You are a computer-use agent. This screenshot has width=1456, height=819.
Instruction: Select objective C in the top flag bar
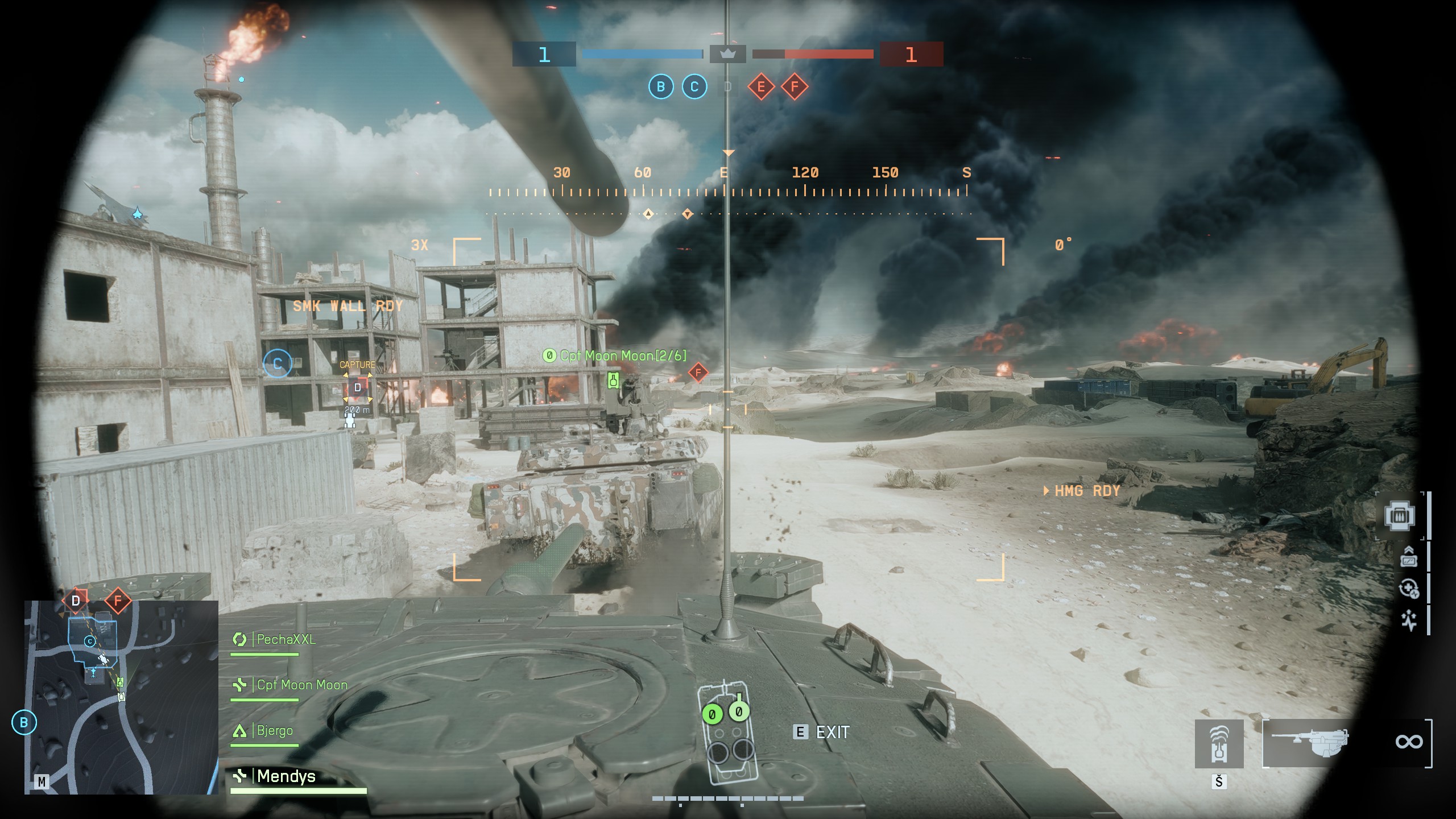[694, 87]
